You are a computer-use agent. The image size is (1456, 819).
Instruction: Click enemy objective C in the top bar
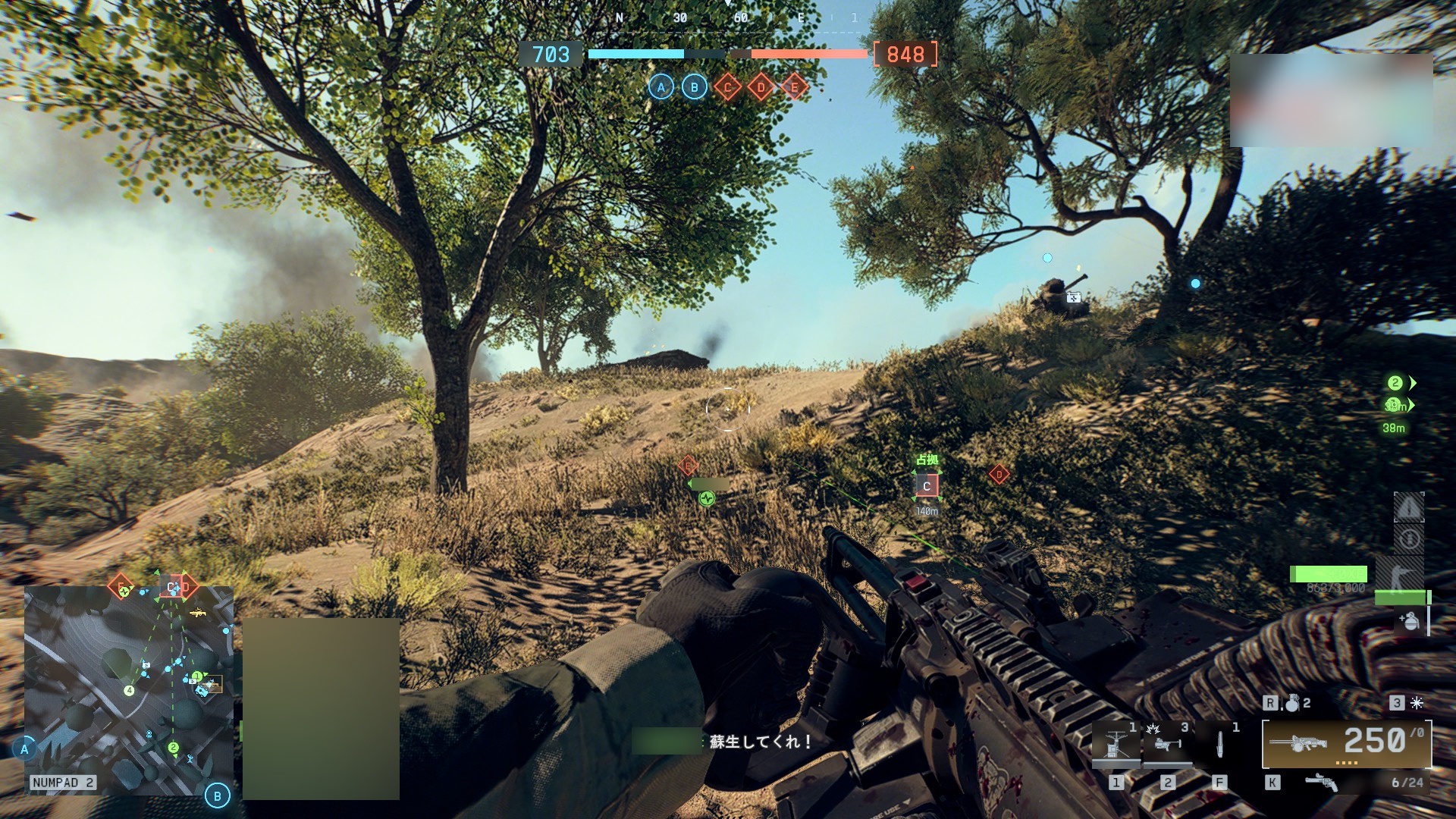click(727, 87)
